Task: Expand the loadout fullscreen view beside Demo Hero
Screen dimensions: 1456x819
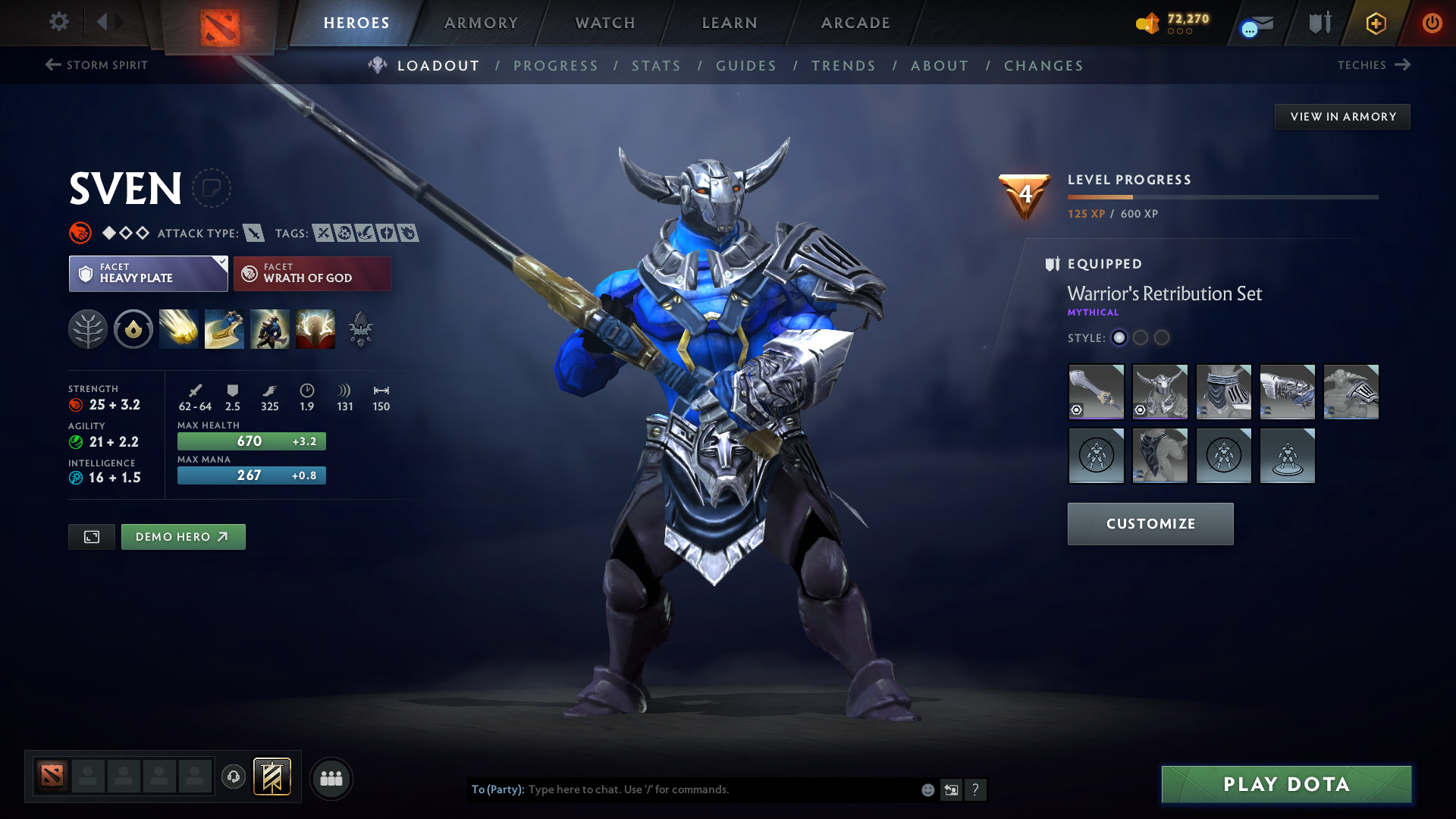Action: (x=91, y=536)
